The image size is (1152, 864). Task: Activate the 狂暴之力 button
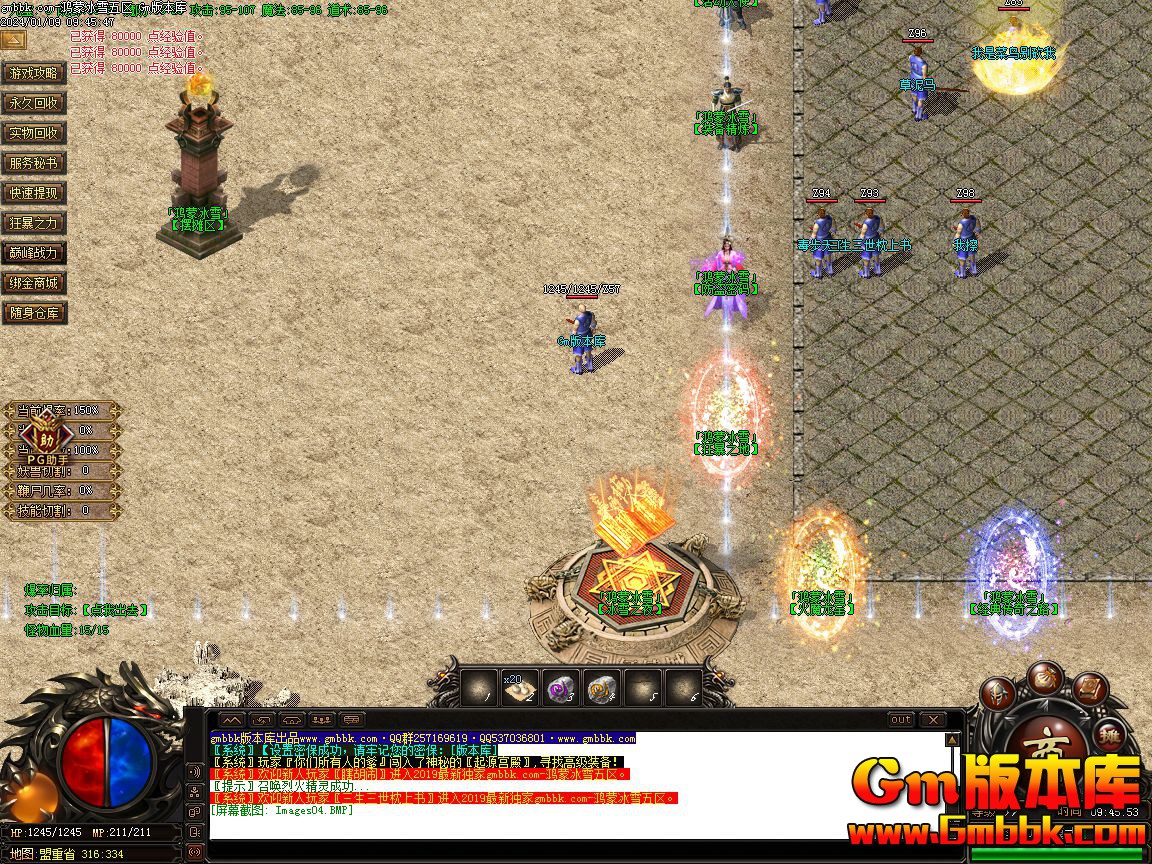point(35,223)
